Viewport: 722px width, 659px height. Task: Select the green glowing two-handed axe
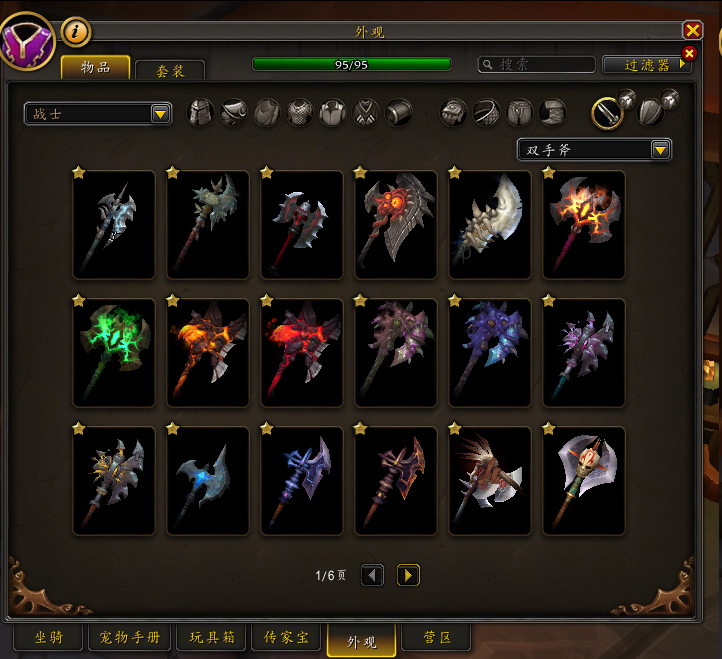114,352
